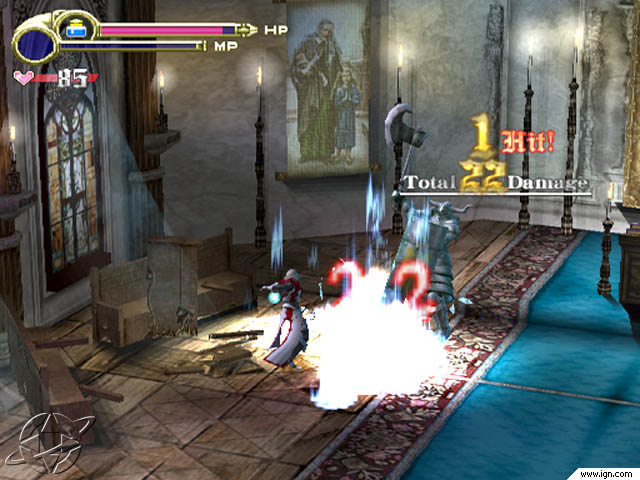This screenshot has width=640, height=480.
Task: Open the www.ign.com watermark link
Action: (x=604, y=470)
